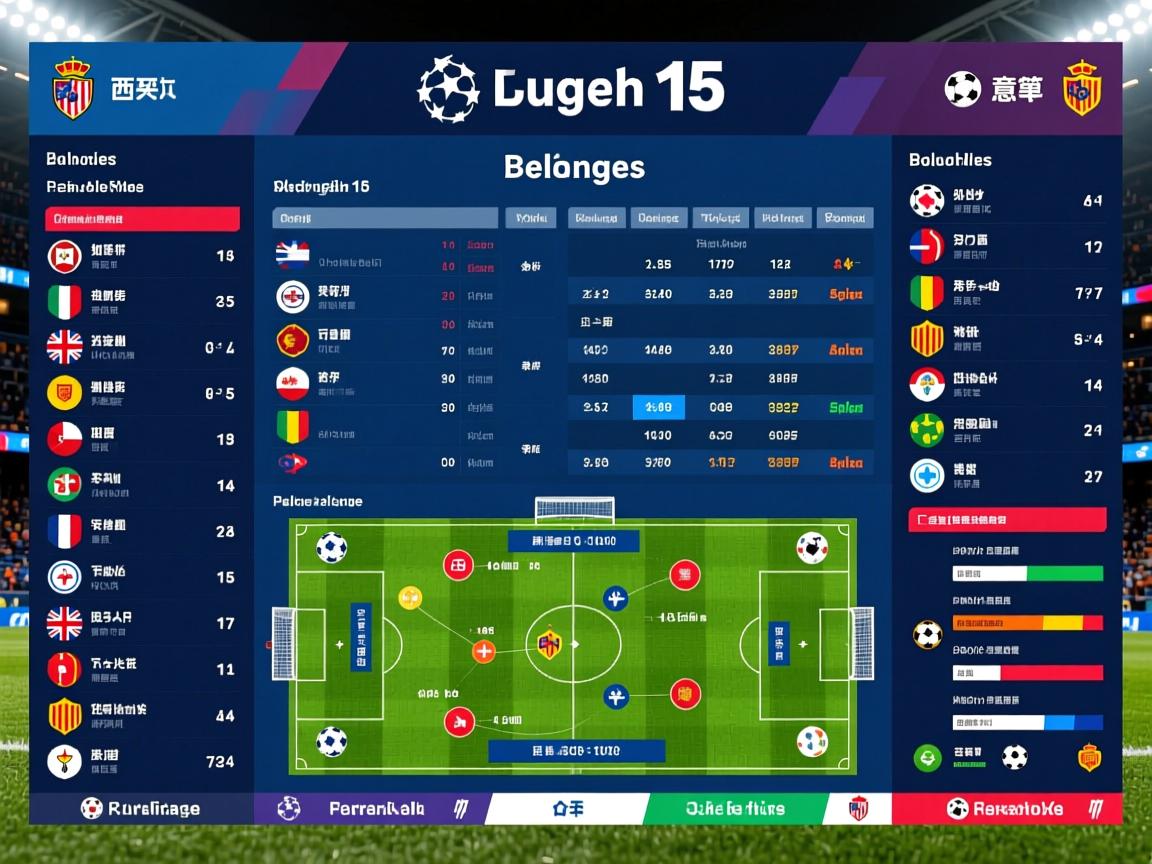Select the Italian flag team row
Viewport: 1152px width, 864px height.
(140, 302)
